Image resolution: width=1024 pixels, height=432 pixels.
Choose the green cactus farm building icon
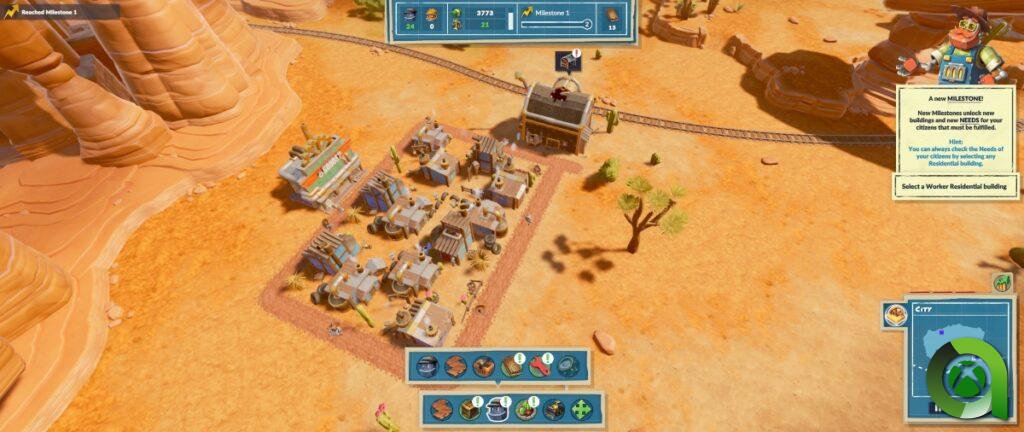click(x=525, y=409)
